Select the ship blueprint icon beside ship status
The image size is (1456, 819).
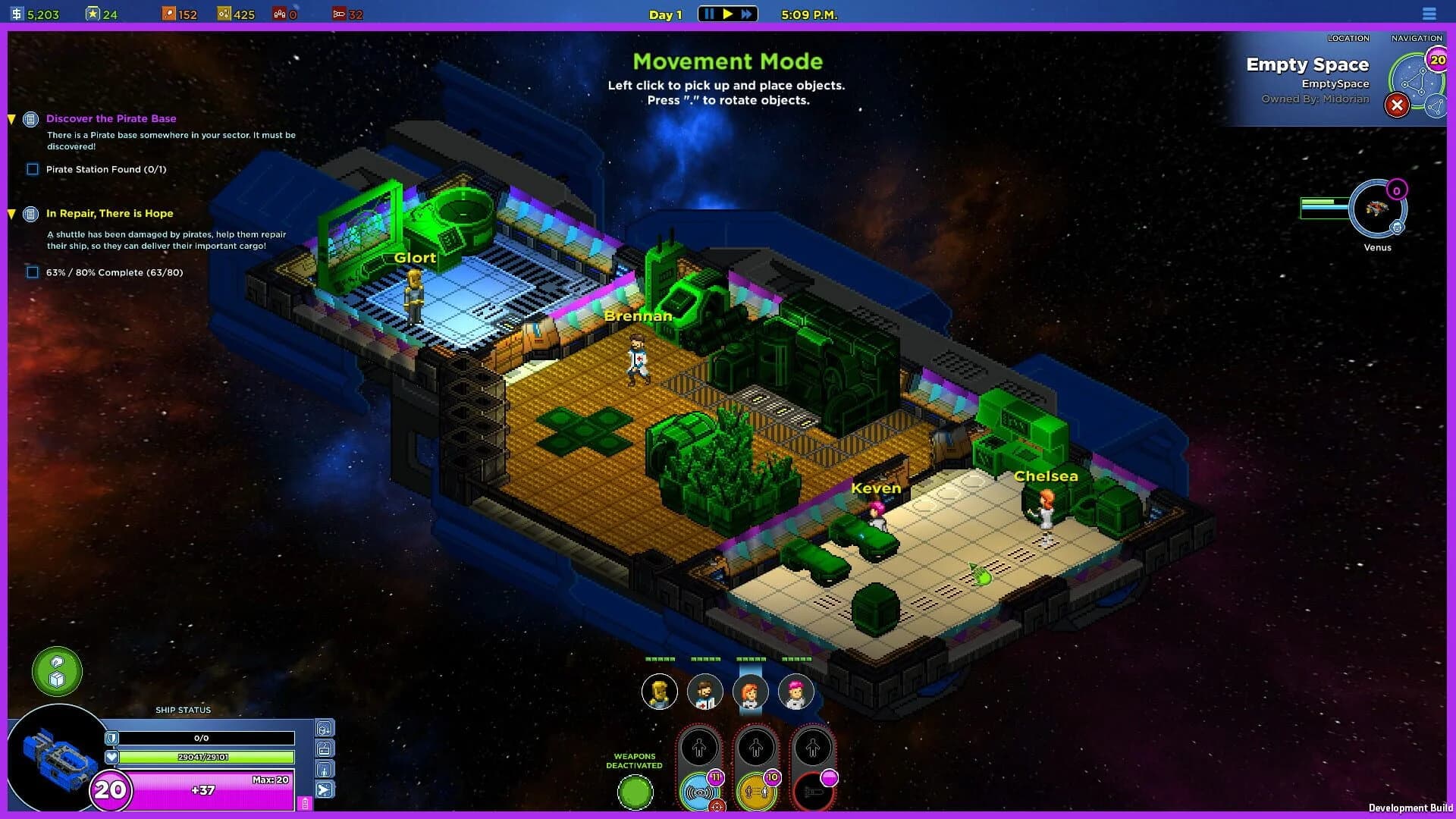coord(325,748)
